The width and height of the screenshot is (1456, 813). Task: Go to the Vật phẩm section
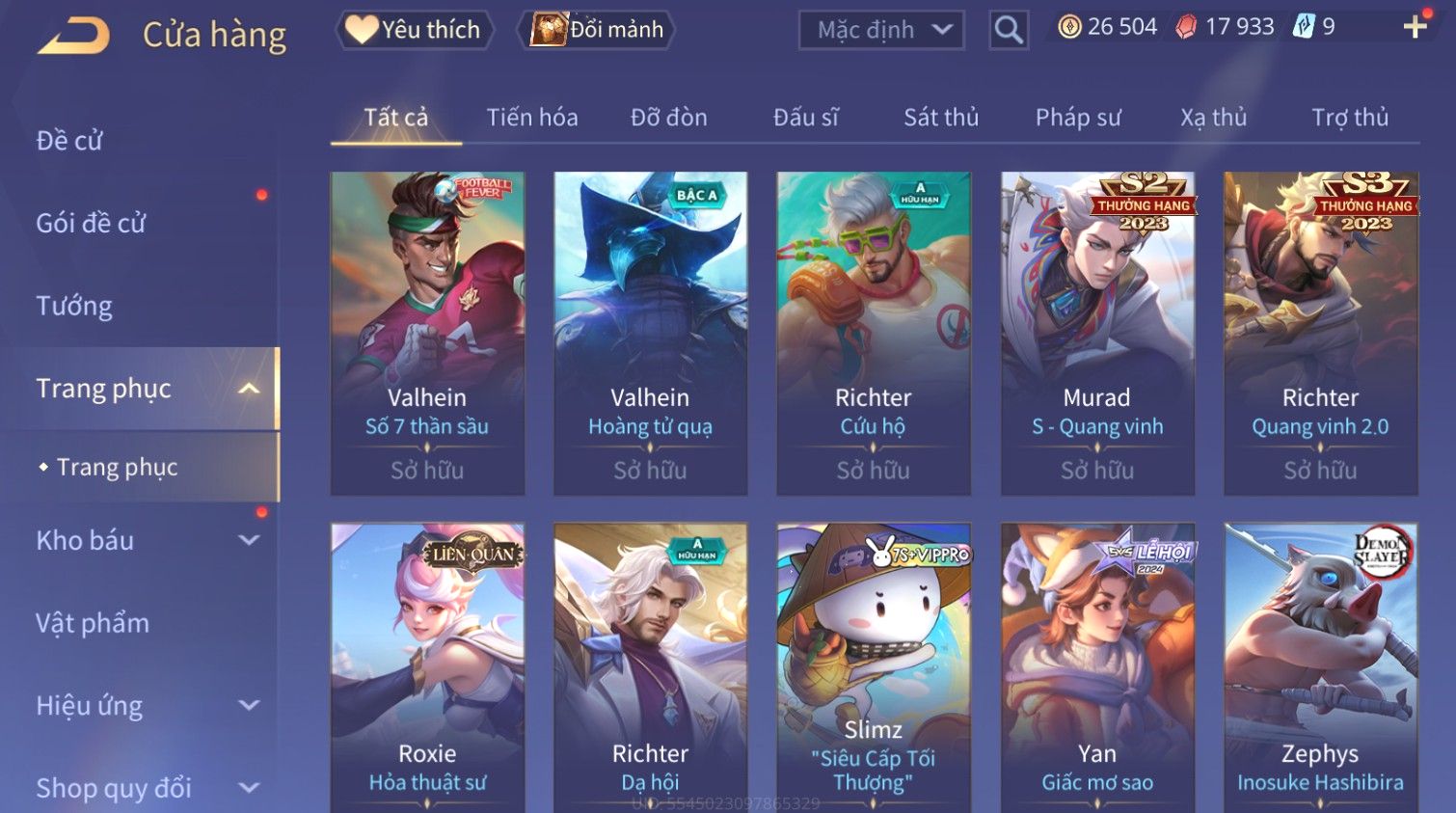(x=93, y=623)
